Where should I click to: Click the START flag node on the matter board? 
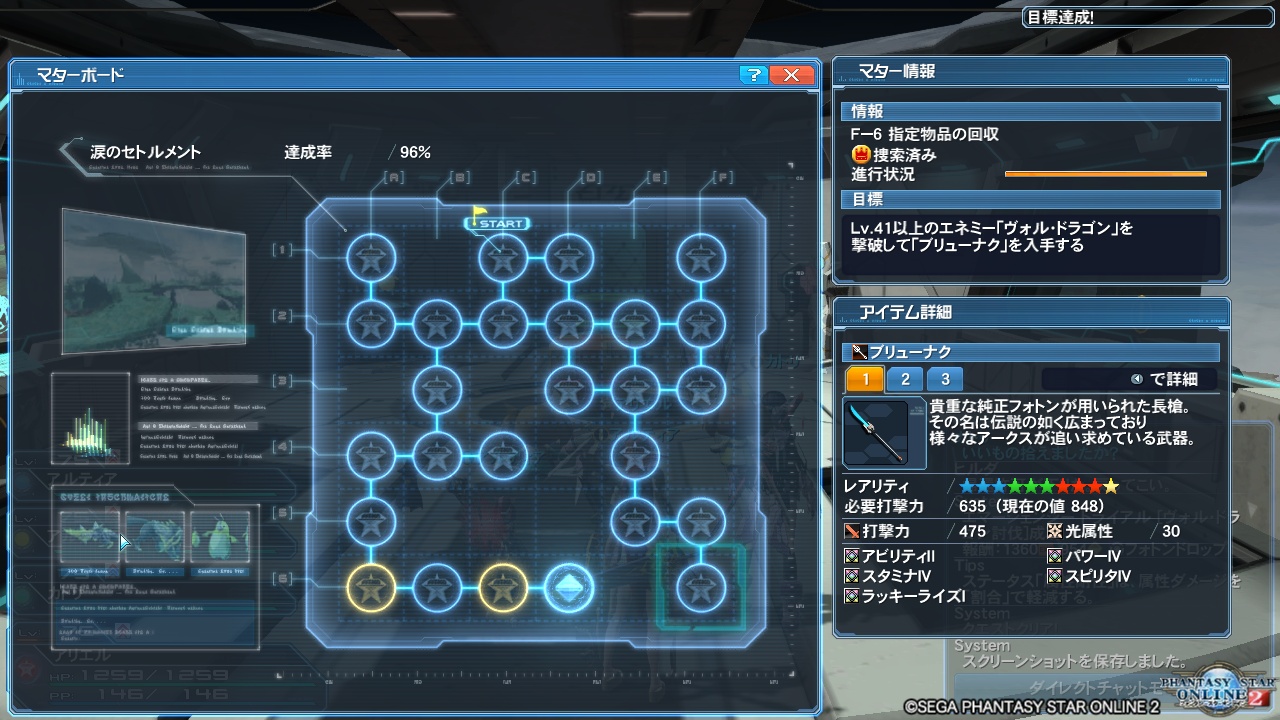(x=499, y=223)
